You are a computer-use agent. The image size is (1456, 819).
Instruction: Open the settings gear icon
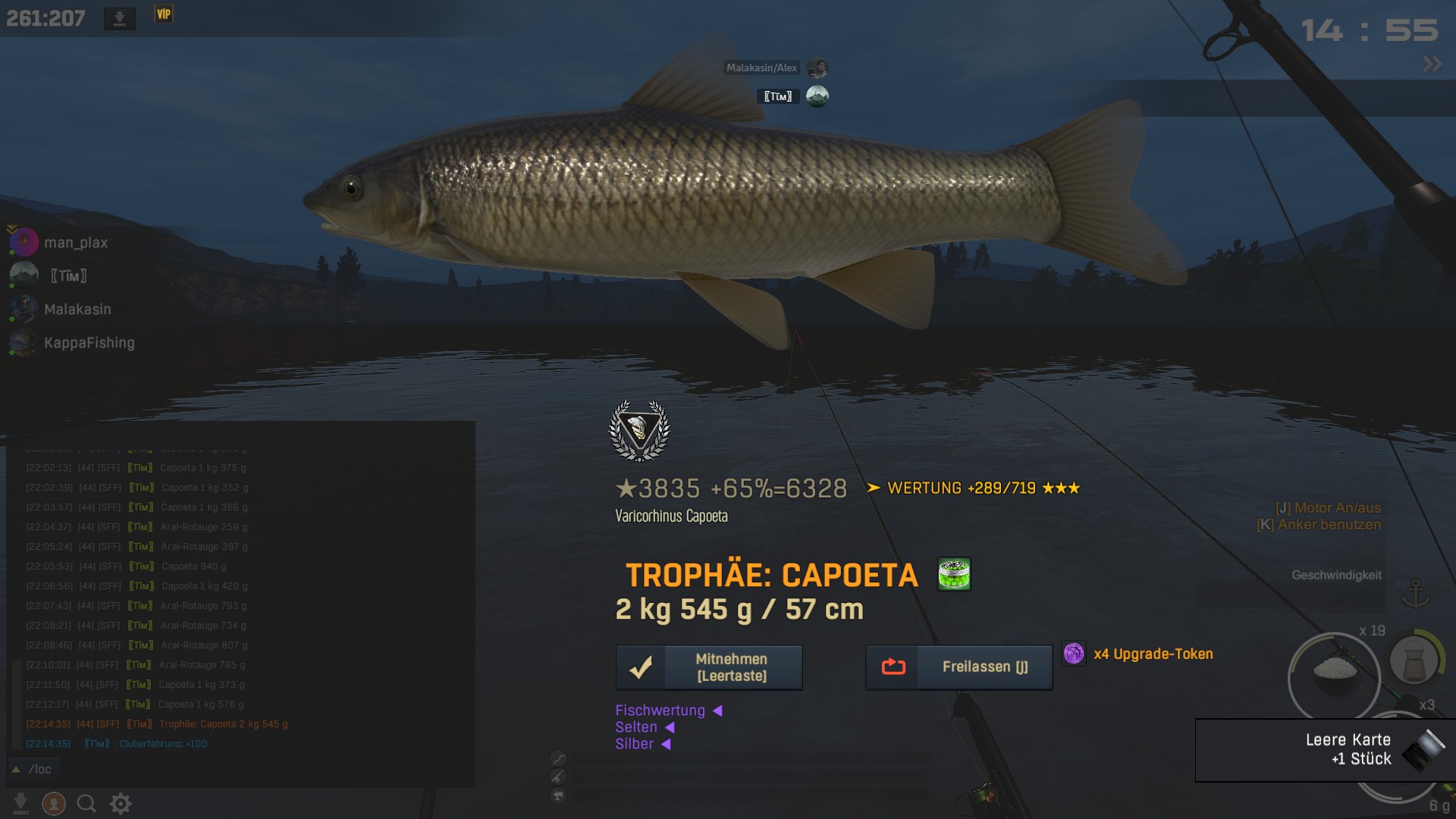[x=121, y=803]
